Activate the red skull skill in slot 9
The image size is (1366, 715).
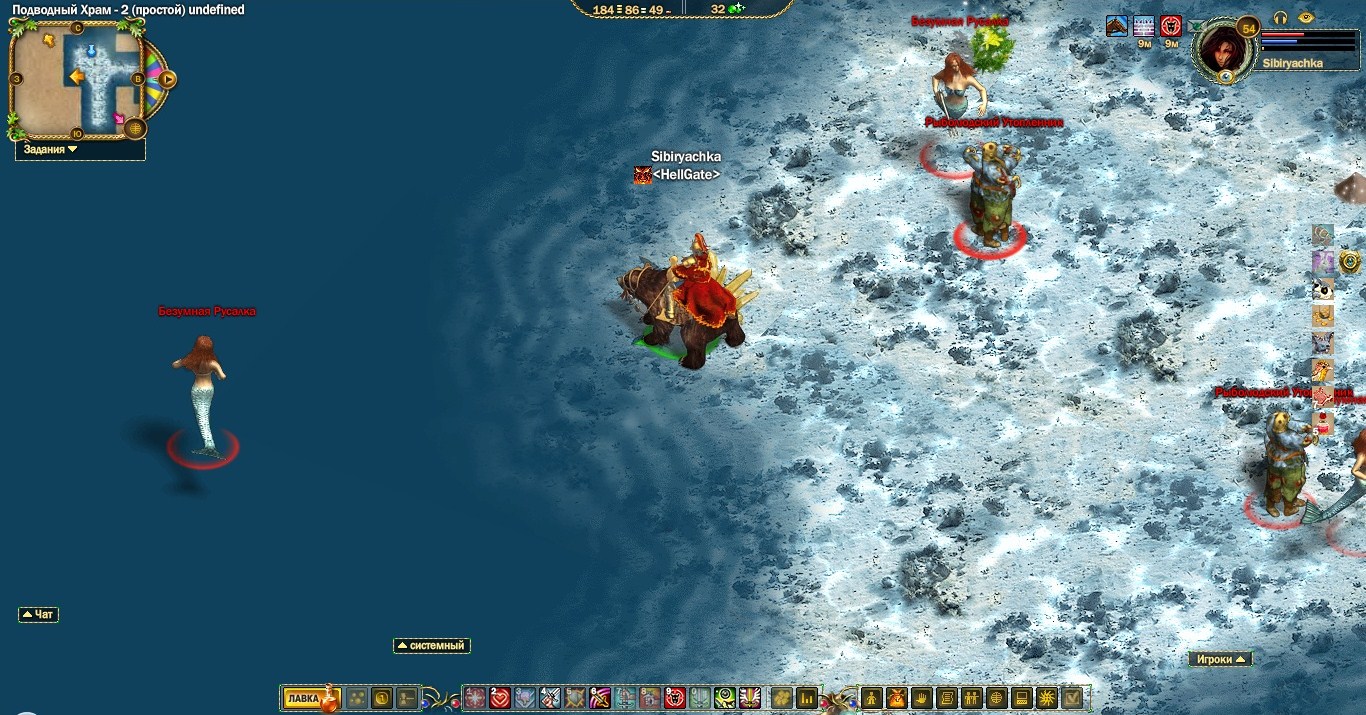(674, 698)
